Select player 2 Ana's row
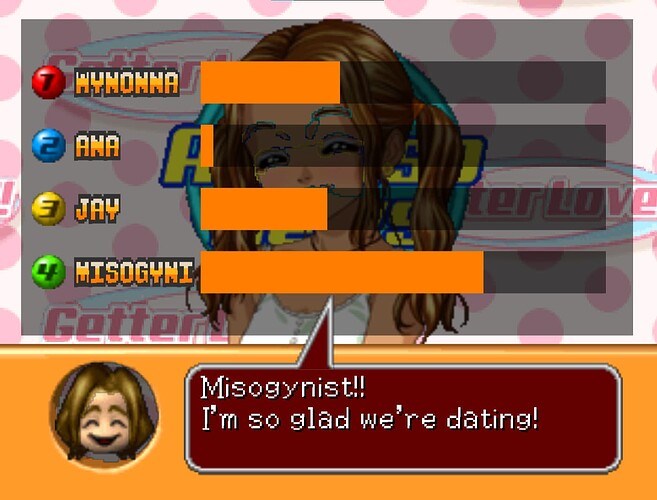Screen dimensions: 657x500 [x=97, y=147]
